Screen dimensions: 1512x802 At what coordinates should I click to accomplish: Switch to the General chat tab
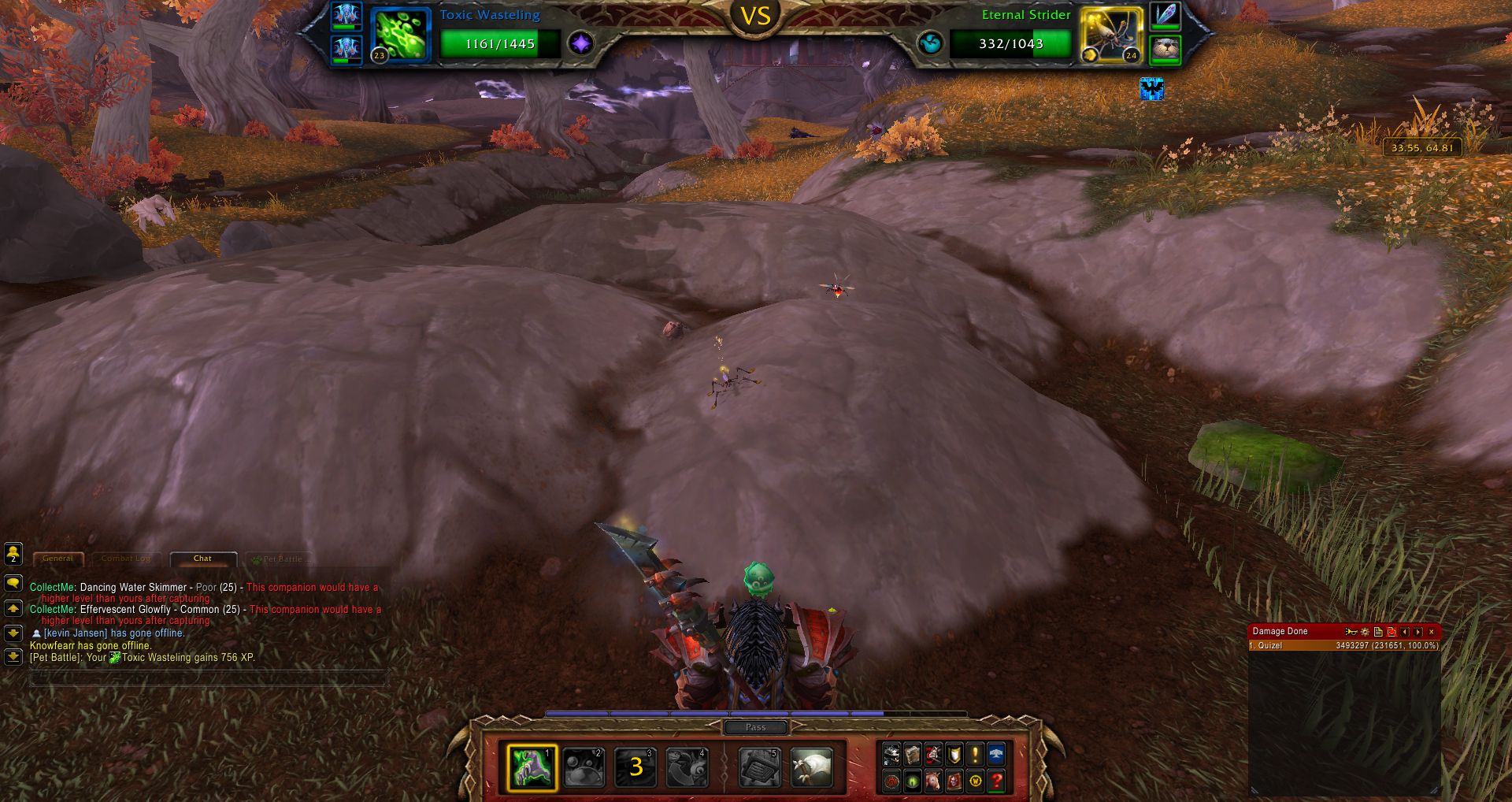click(x=57, y=559)
